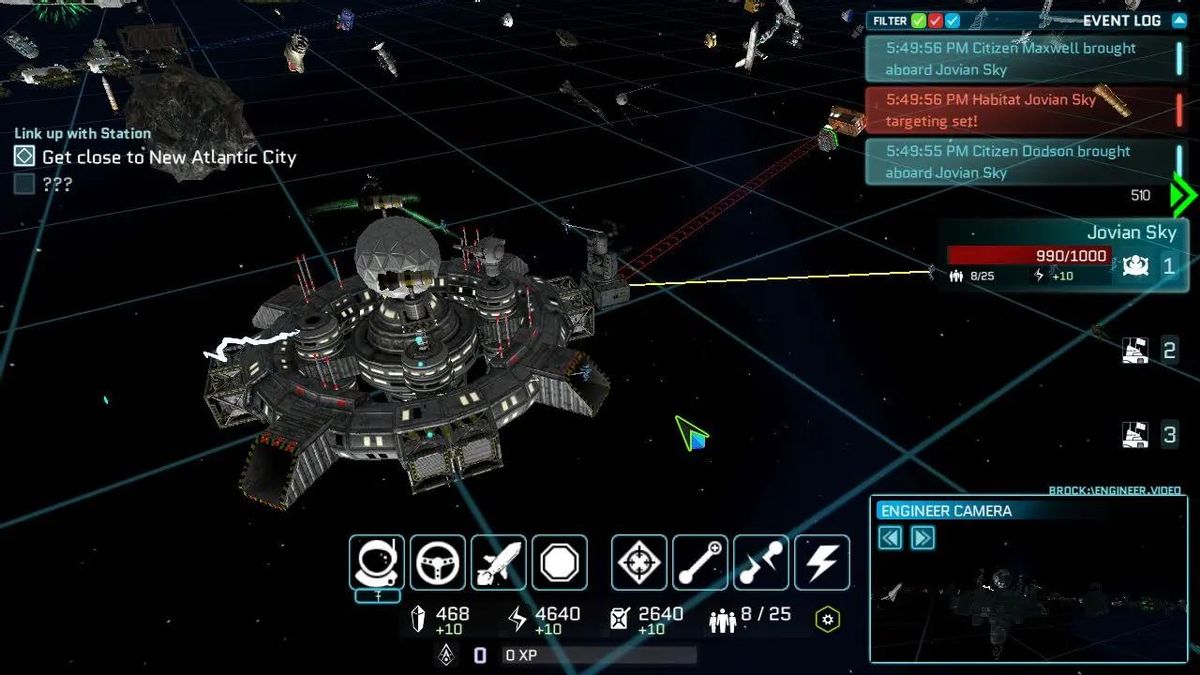Image resolution: width=1200 pixels, height=675 pixels.
Task: Activate the lightning bolt power command
Action: pos(822,562)
